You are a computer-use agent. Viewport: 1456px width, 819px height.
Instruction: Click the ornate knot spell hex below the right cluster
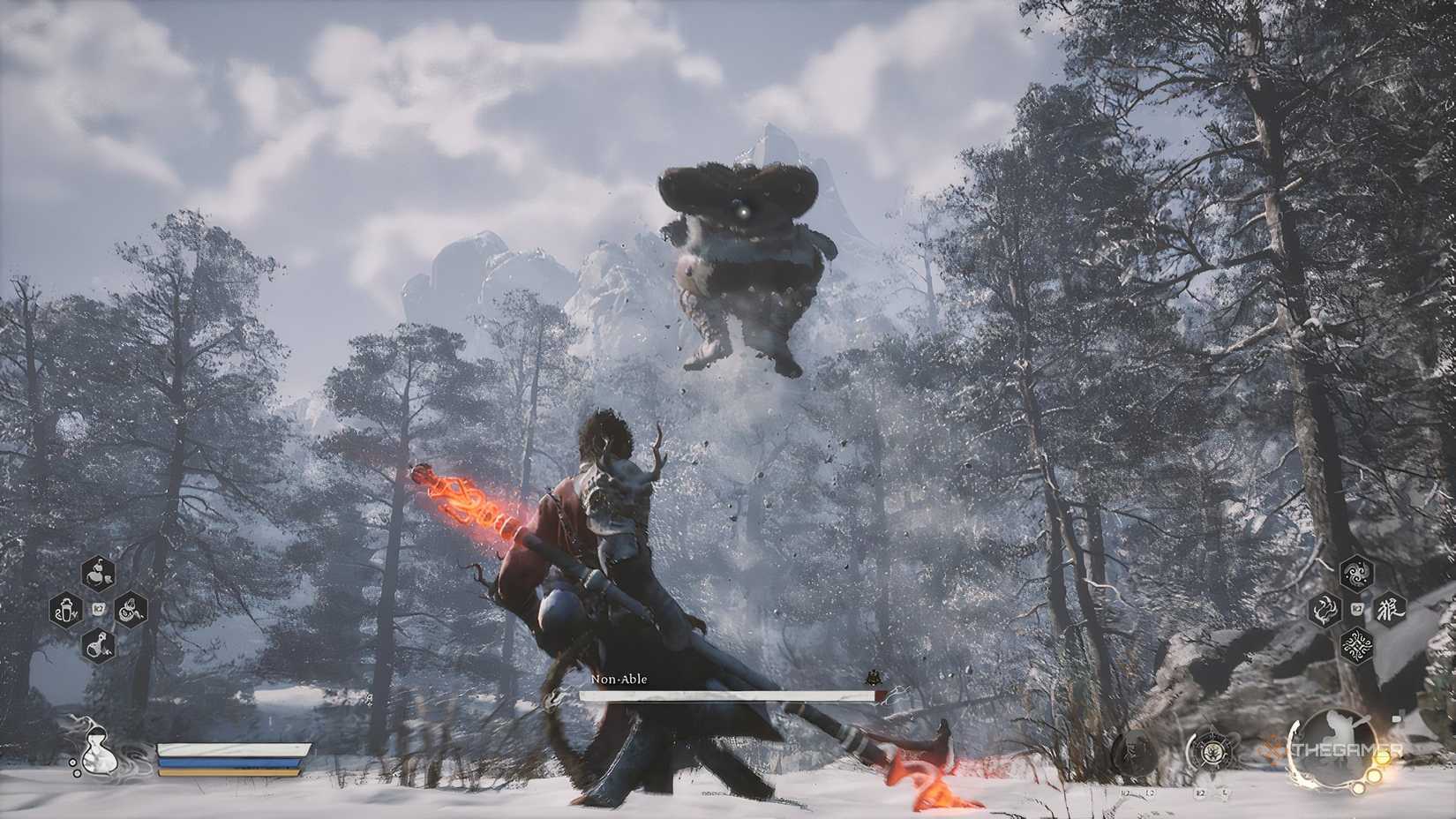coord(1356,645)
